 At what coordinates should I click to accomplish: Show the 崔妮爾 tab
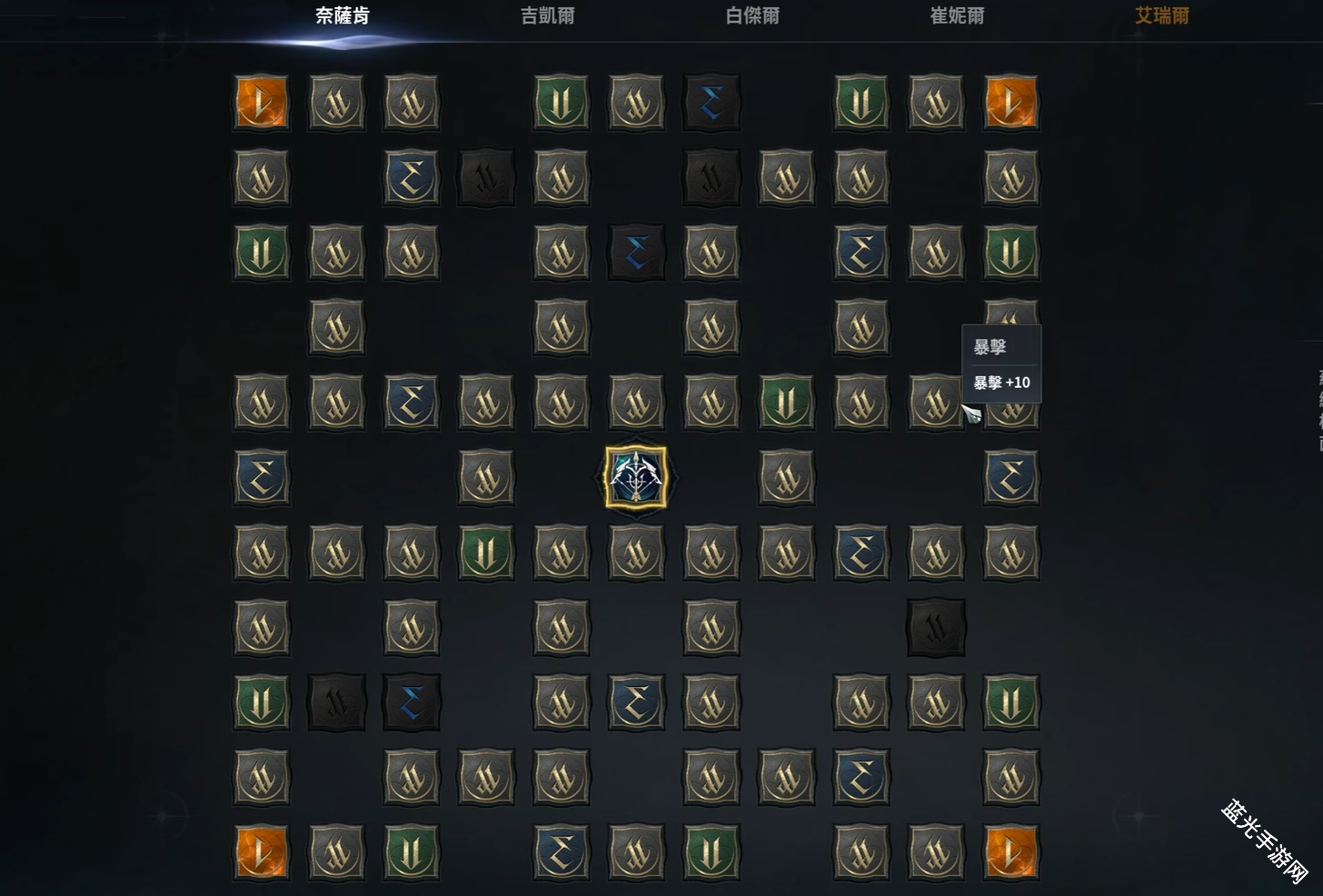[957, 16]
